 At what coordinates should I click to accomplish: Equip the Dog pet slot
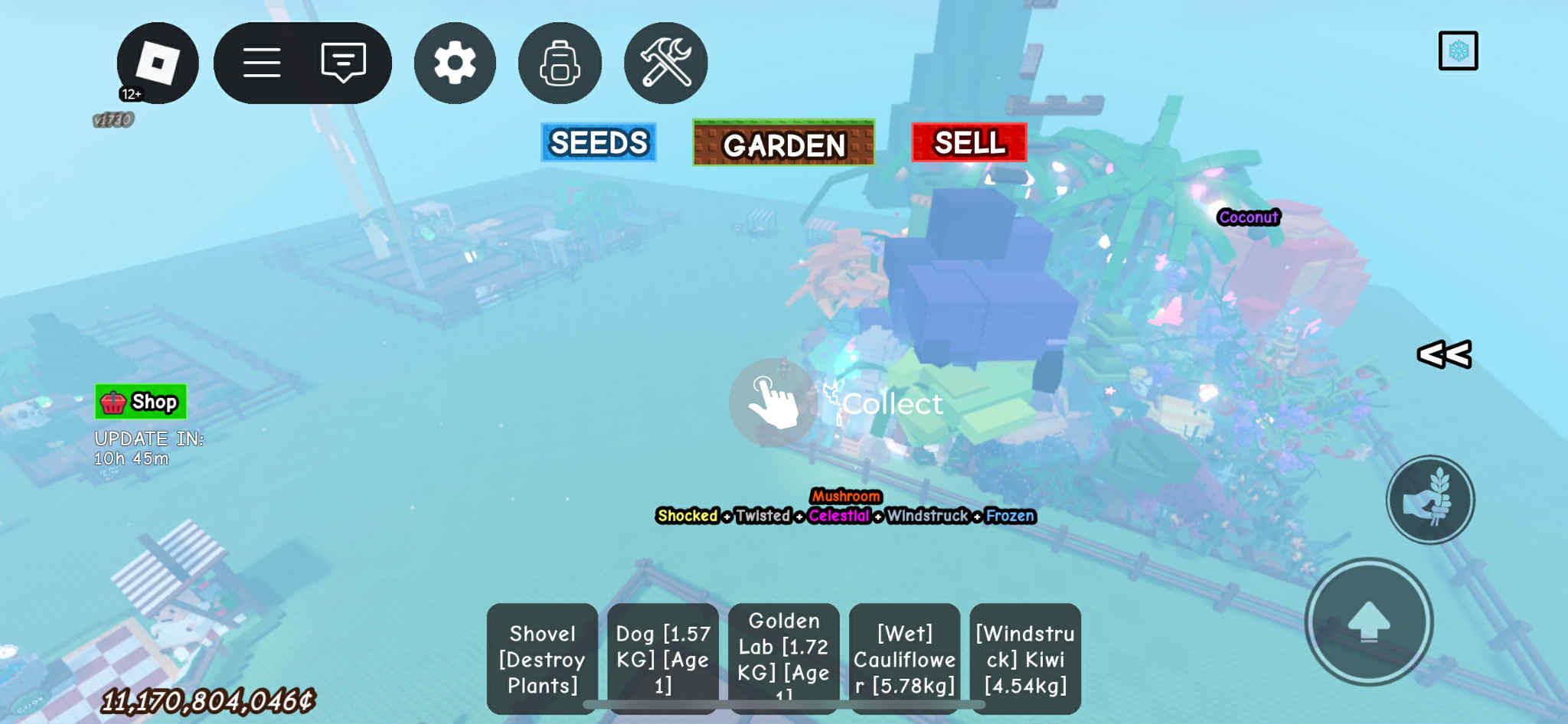[663, 658]
